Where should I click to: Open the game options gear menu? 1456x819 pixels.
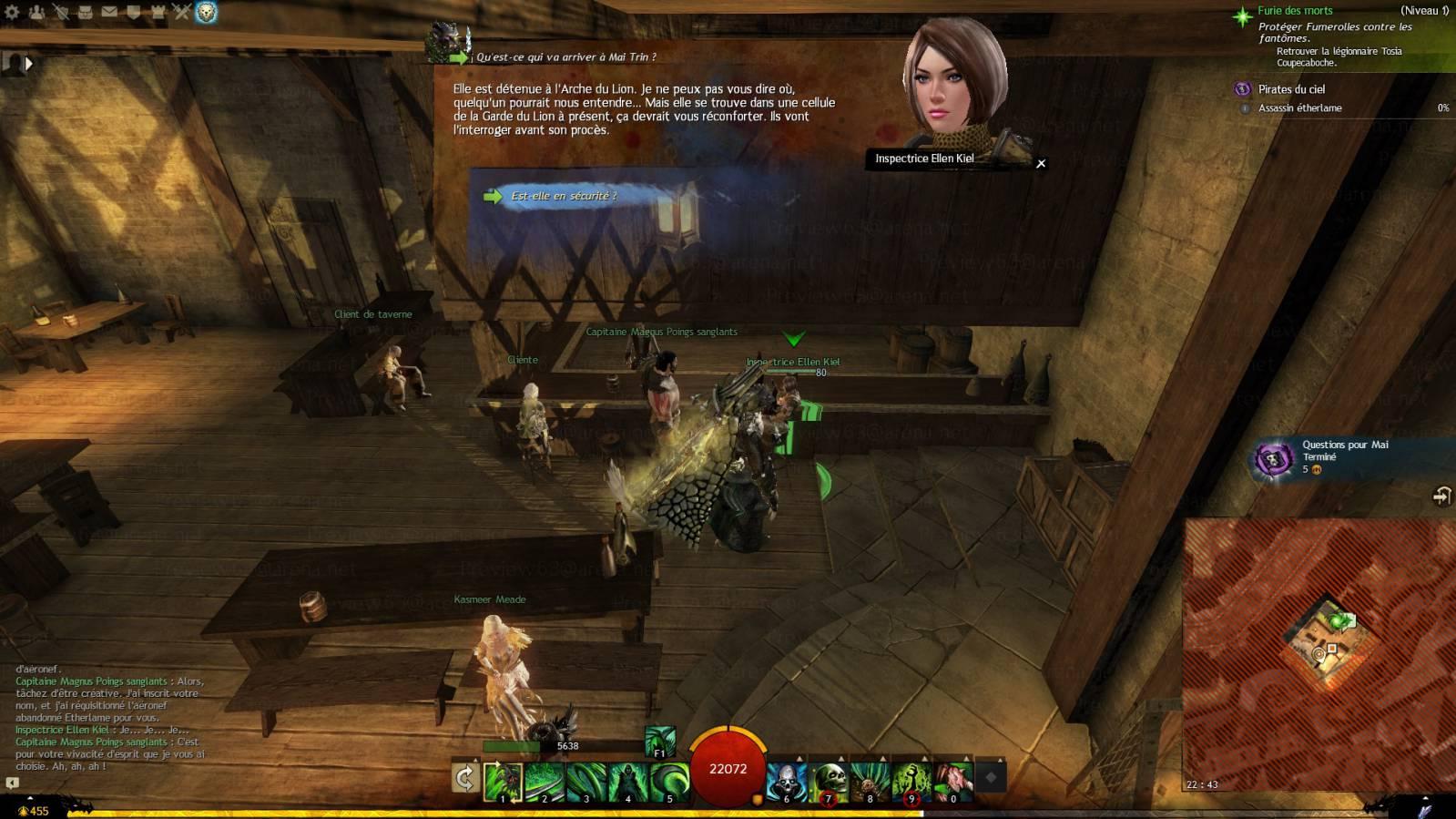(x=12, y=12)
